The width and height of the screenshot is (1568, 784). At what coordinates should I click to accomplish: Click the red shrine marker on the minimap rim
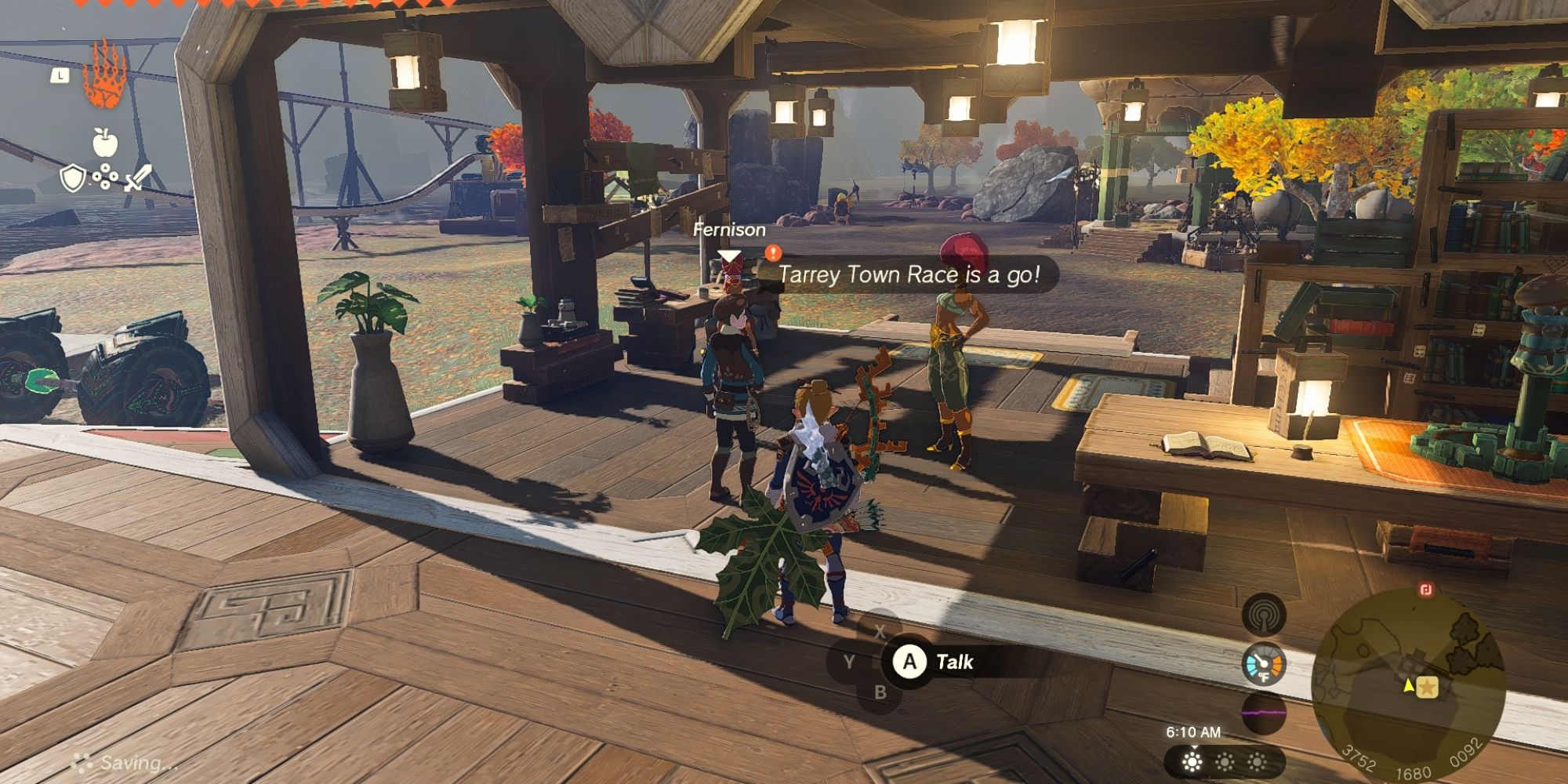tap(1426, 590)
